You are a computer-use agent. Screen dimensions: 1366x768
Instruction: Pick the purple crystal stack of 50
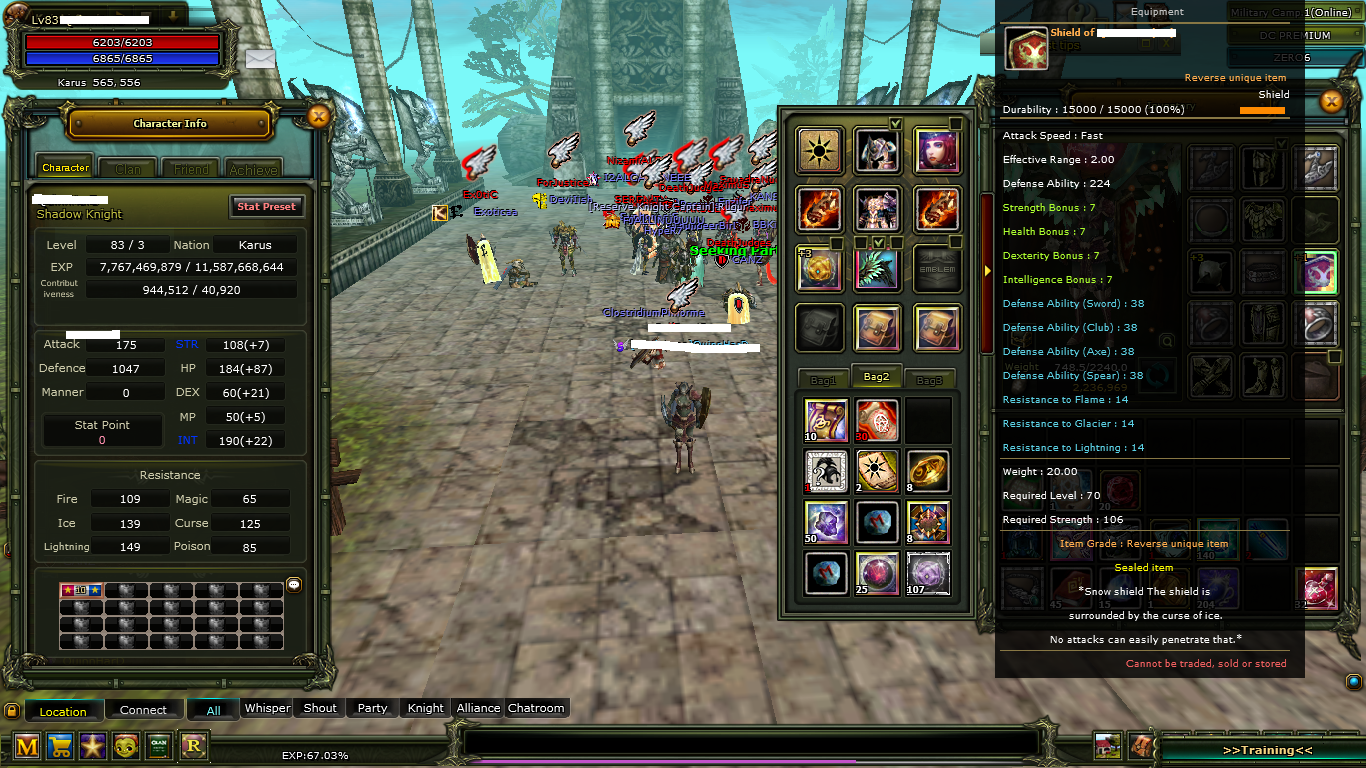tap(826, 522)
